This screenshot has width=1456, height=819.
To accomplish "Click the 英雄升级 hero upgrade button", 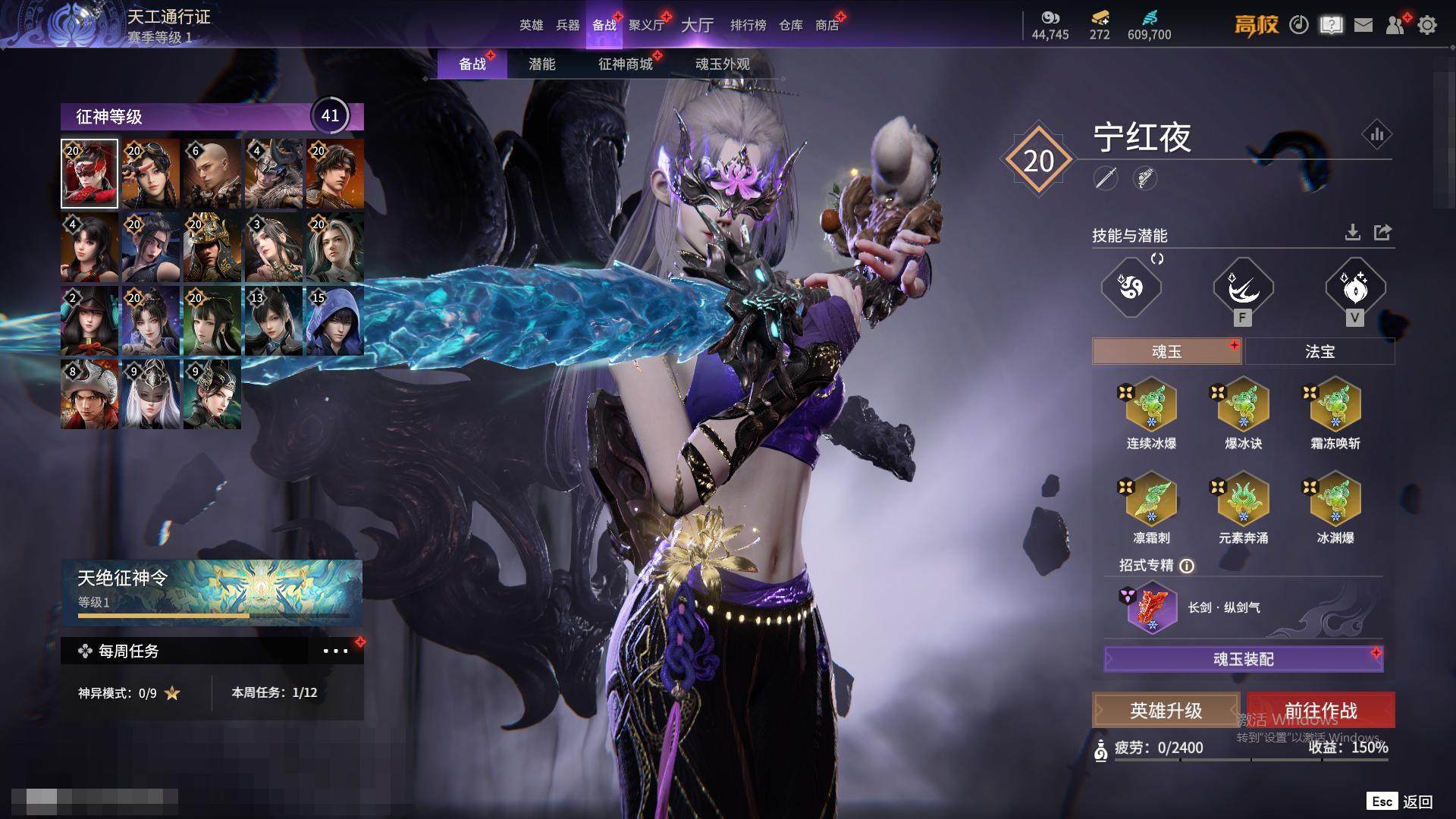I will (x=1166, y=711).
